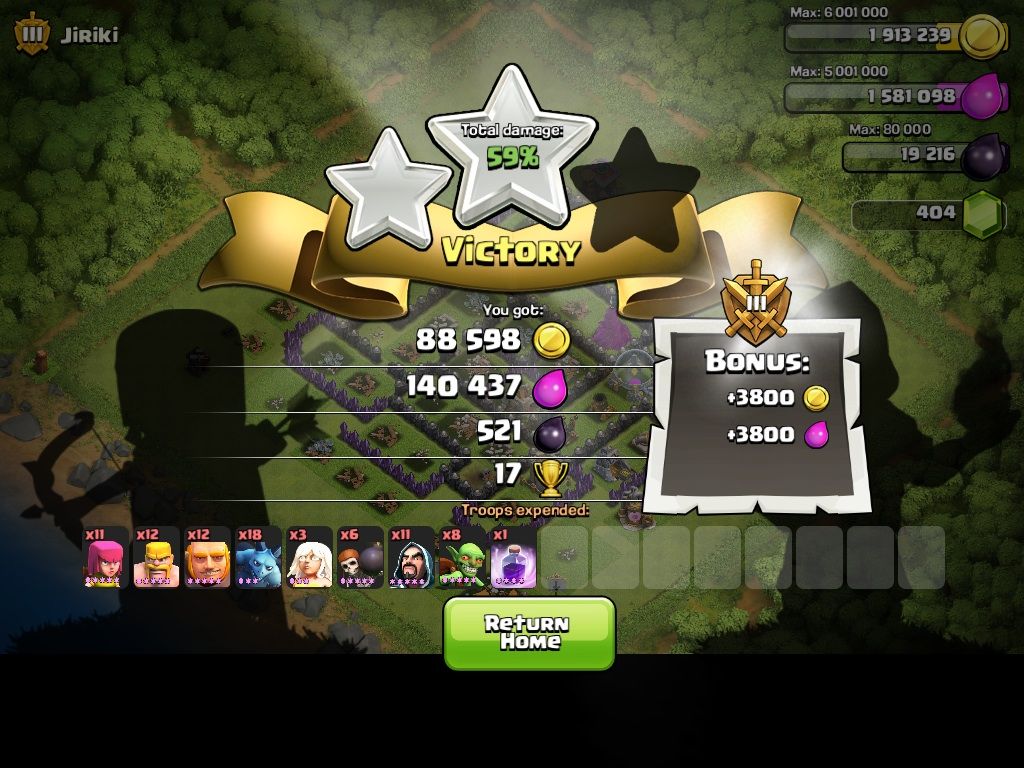Screen dimensions: 1024x768
Task: Select the Archer troop card
Action: [105, 558]
